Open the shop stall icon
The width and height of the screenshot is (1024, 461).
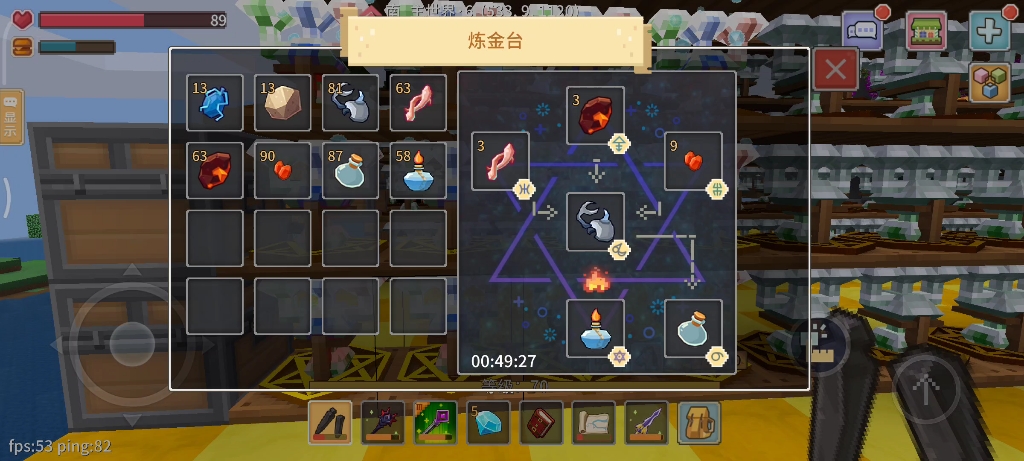pyautogui.click(x=926, y=30)
